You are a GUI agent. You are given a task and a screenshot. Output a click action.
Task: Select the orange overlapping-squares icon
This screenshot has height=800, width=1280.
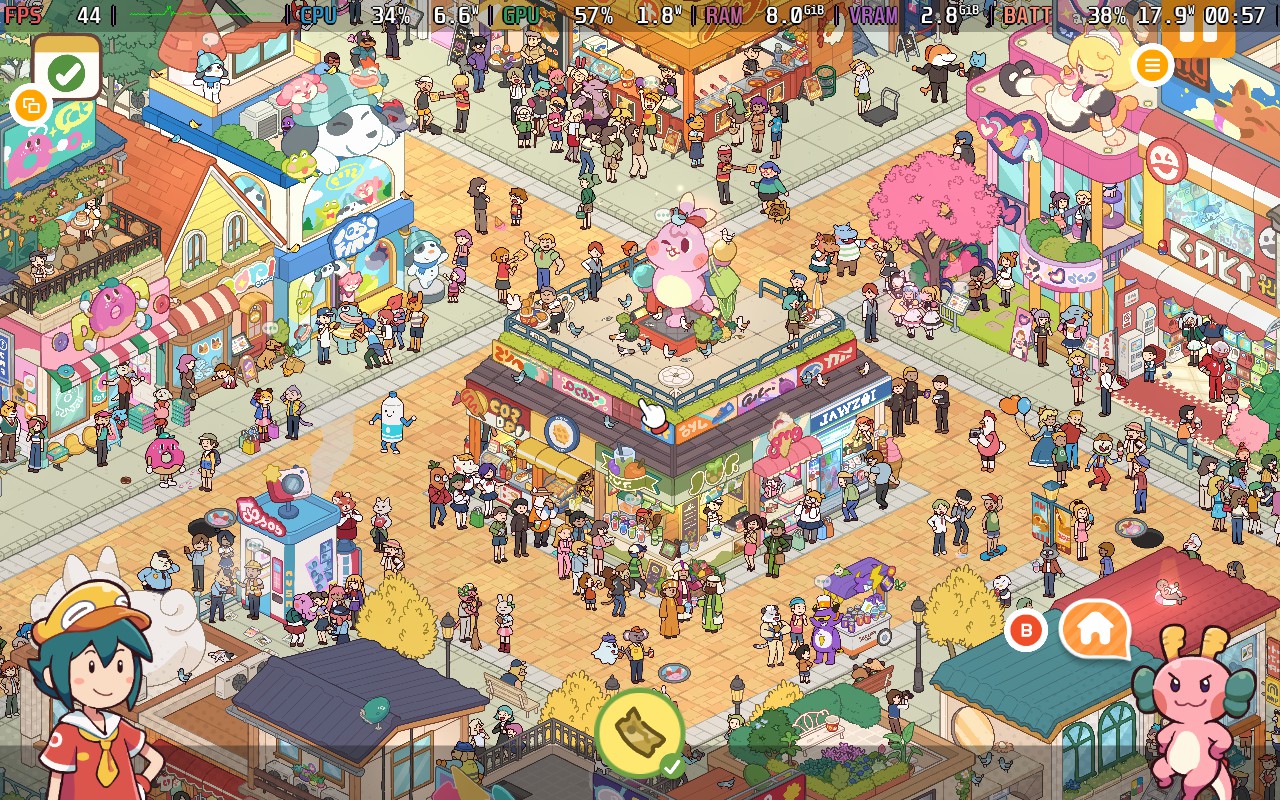(x=29, y=105)
